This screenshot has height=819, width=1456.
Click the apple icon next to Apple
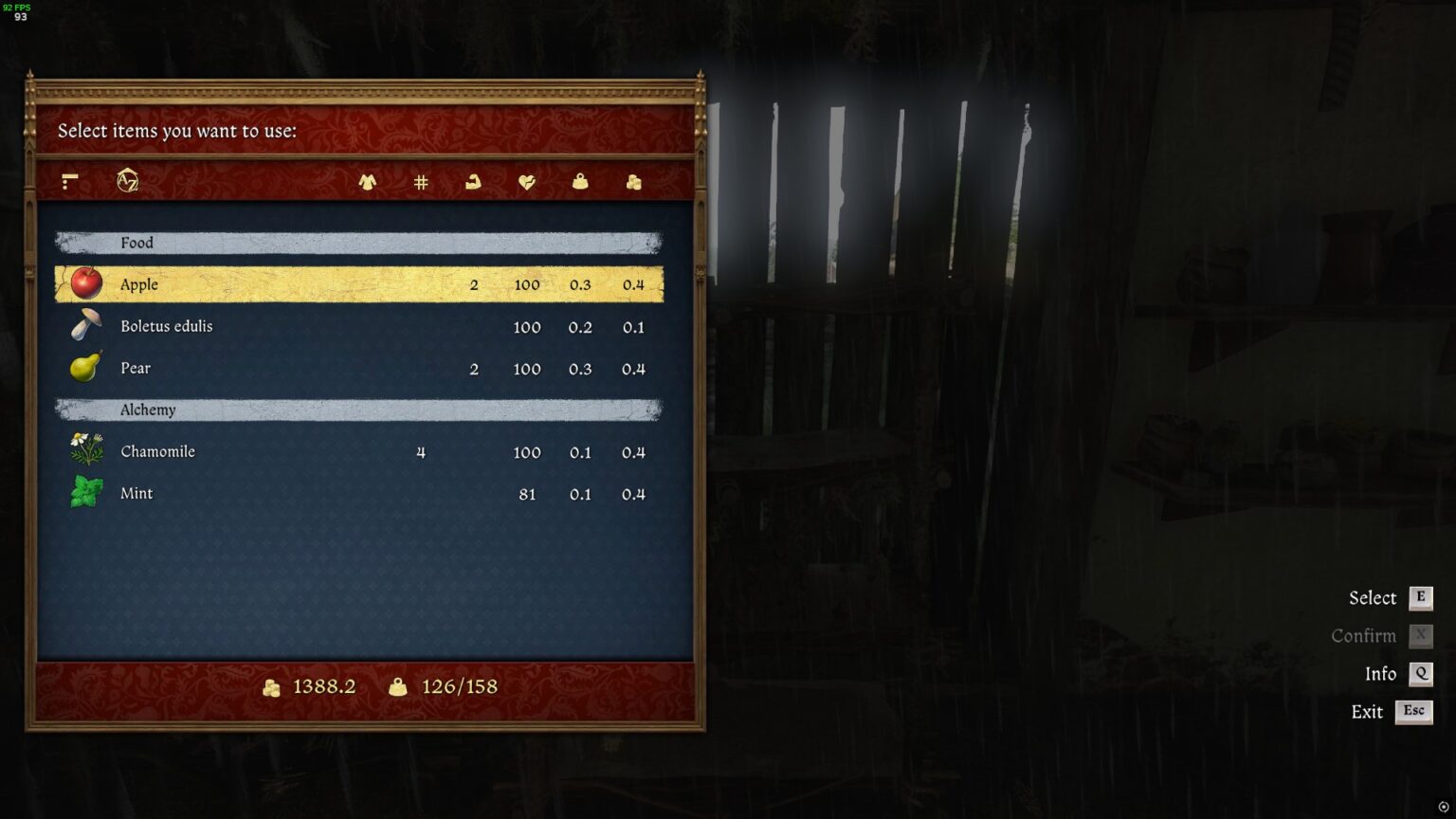[84, 283]
